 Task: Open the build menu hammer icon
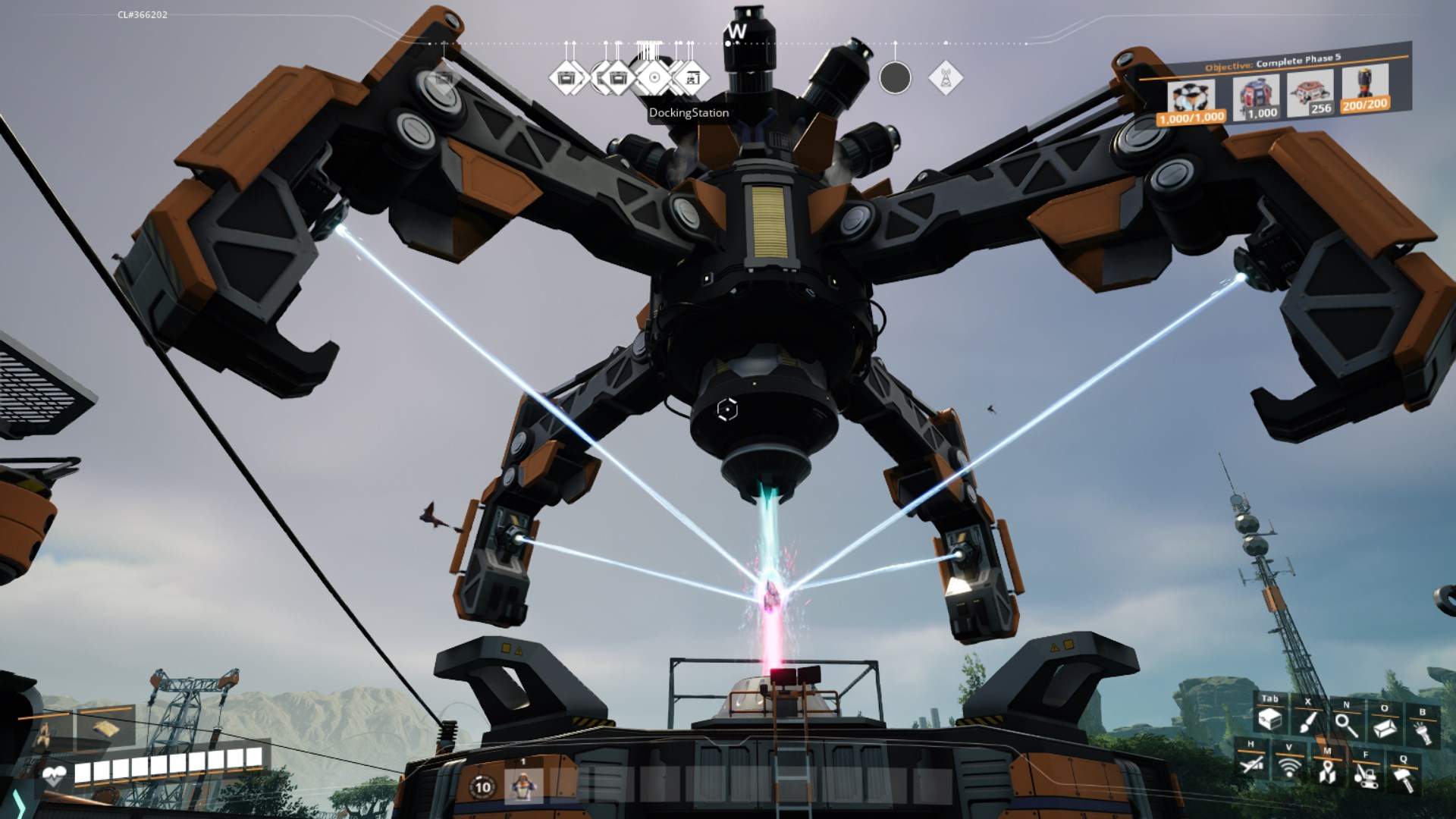(x=1403, y=778)
